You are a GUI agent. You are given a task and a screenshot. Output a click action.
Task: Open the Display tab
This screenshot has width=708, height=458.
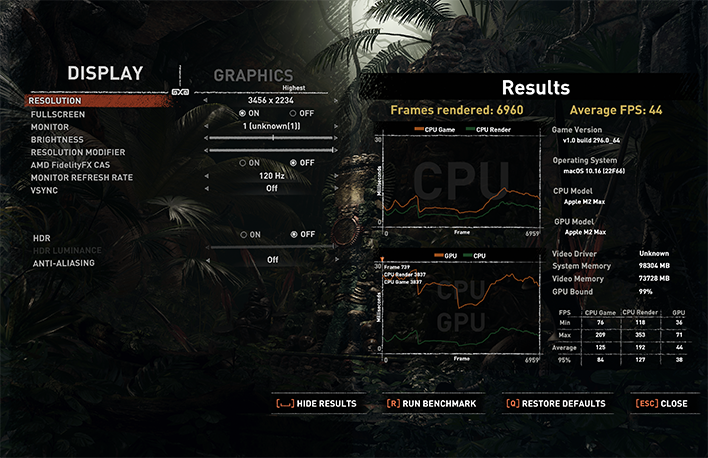pos(105,73)
